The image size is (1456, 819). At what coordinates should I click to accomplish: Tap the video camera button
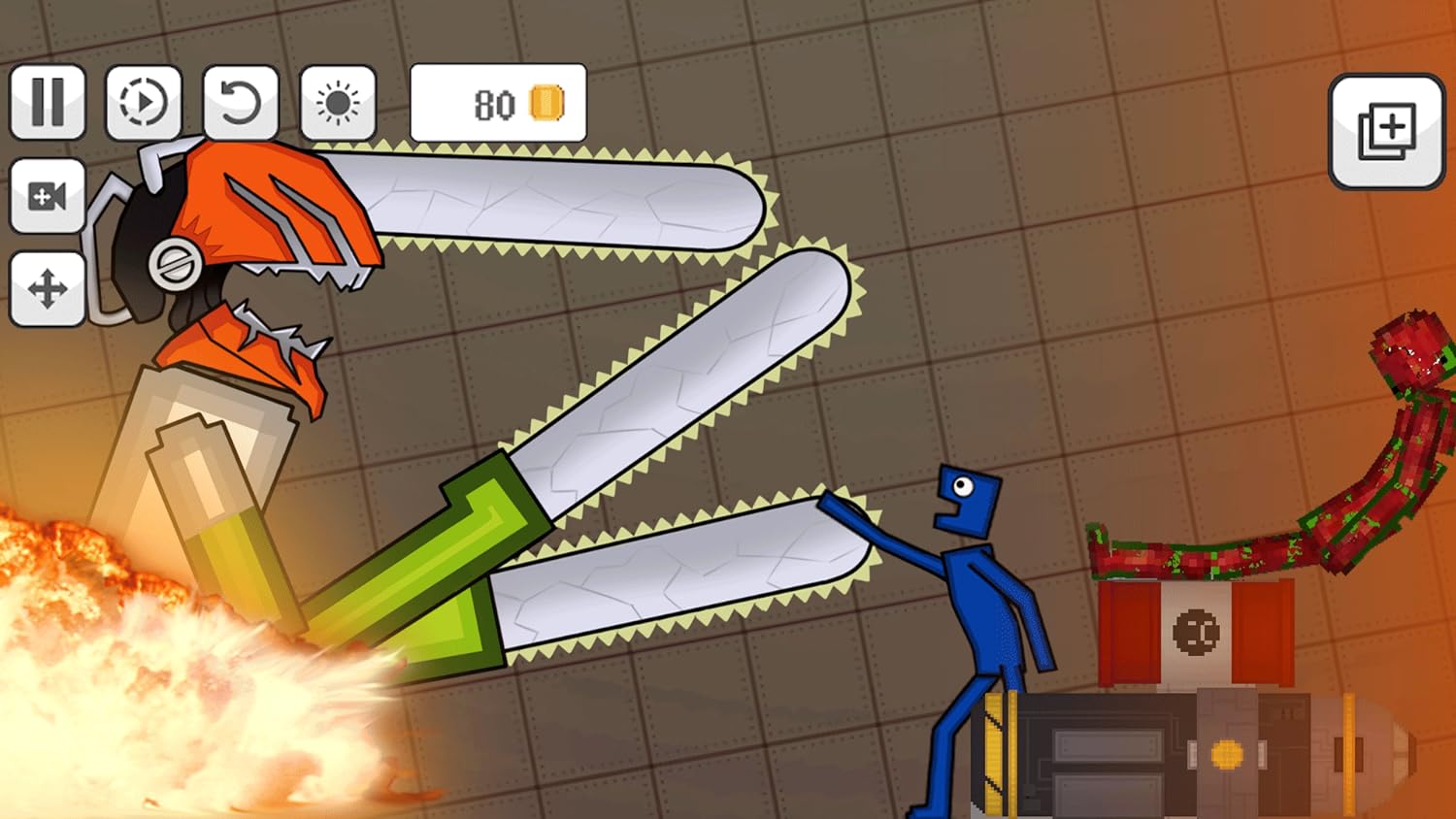pyautogui.click(x=48, y=196)
